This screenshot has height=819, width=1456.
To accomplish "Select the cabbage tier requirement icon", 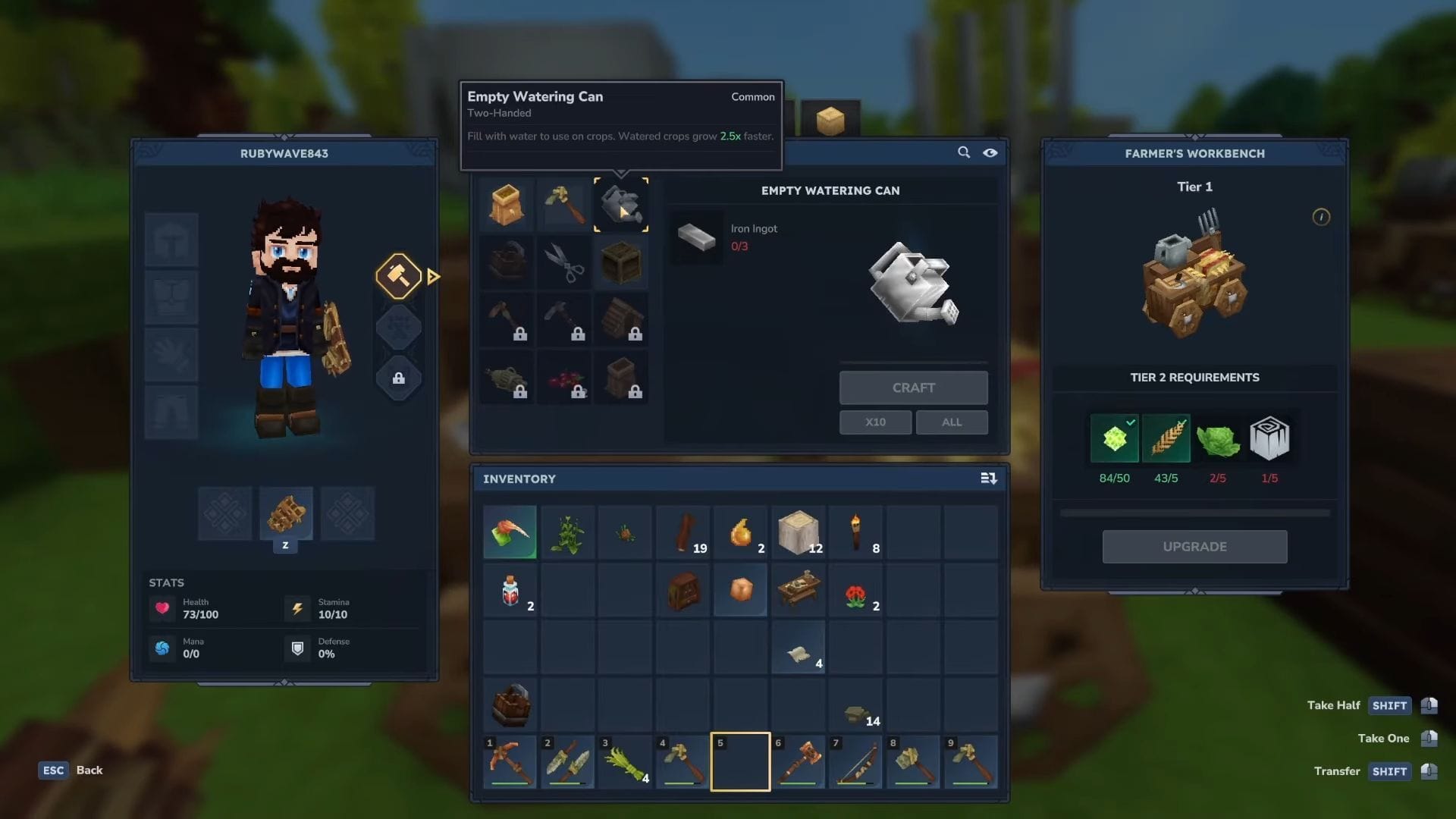I will (x=1218, y=439).
